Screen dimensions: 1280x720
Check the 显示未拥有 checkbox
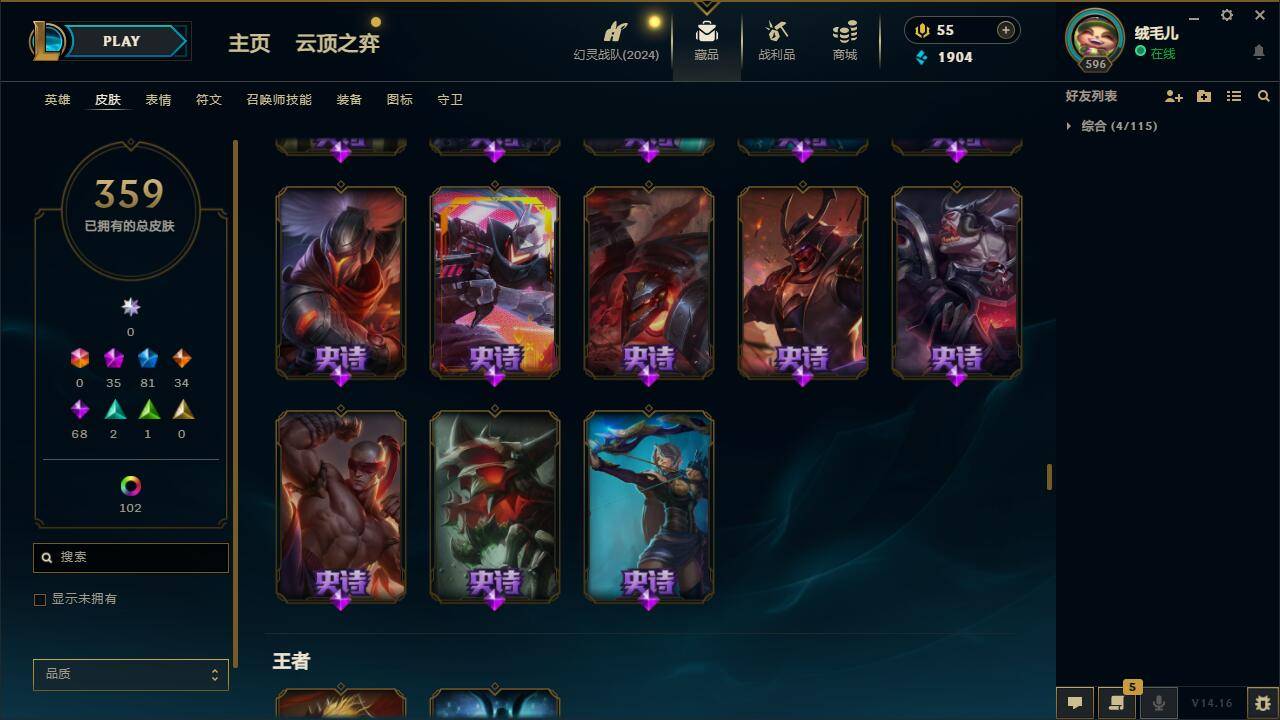coord(40,599)
